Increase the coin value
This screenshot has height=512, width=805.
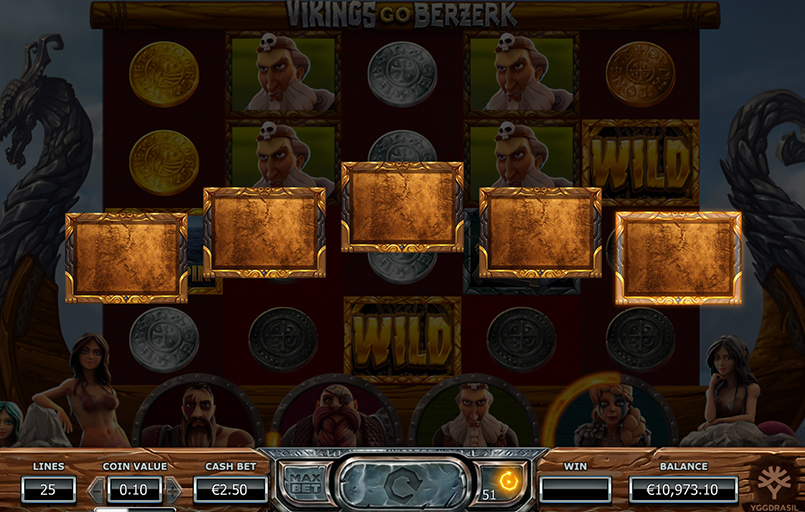click(173, 489)
